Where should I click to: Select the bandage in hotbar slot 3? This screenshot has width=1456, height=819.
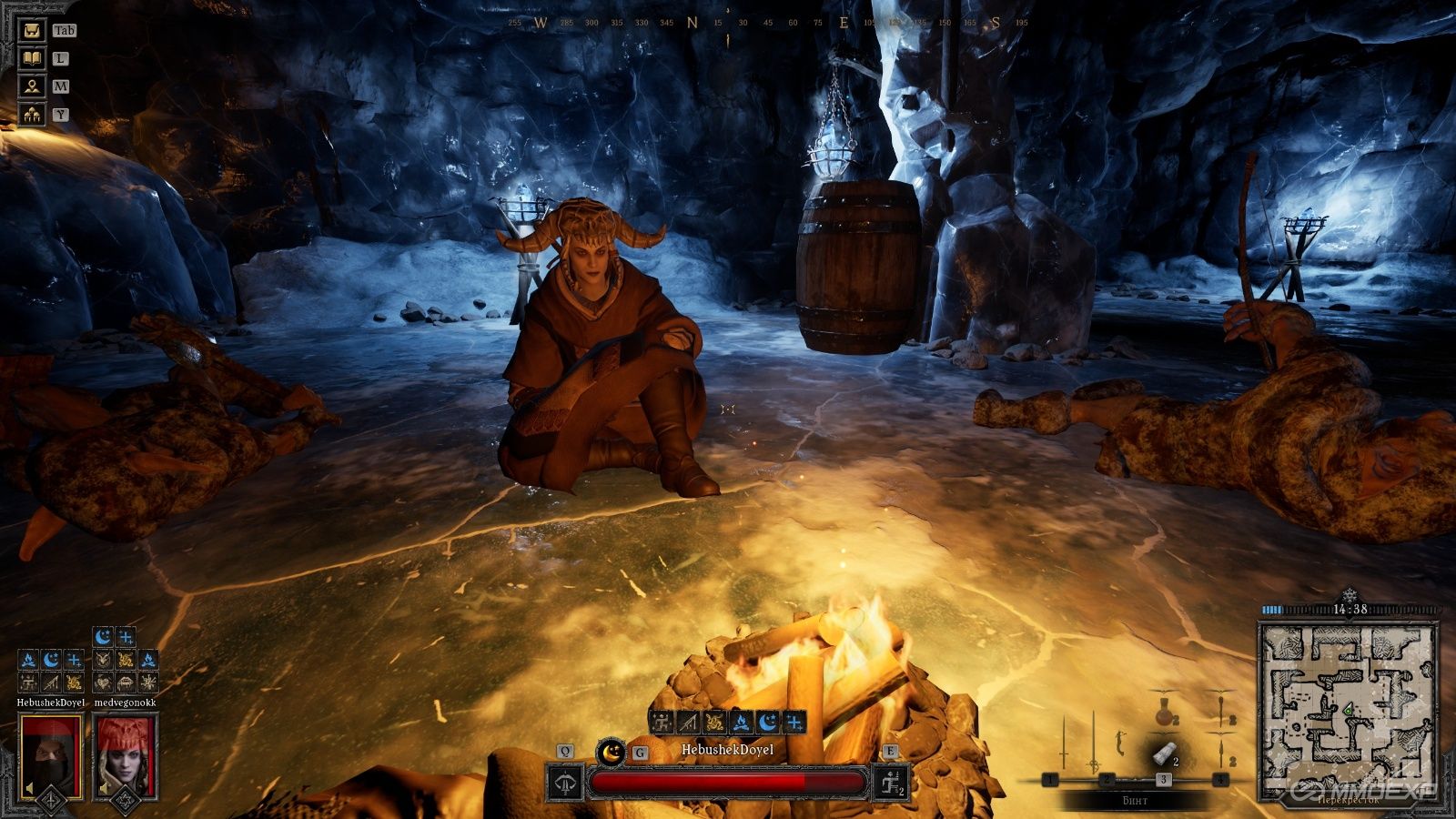tap(1163, 753)
